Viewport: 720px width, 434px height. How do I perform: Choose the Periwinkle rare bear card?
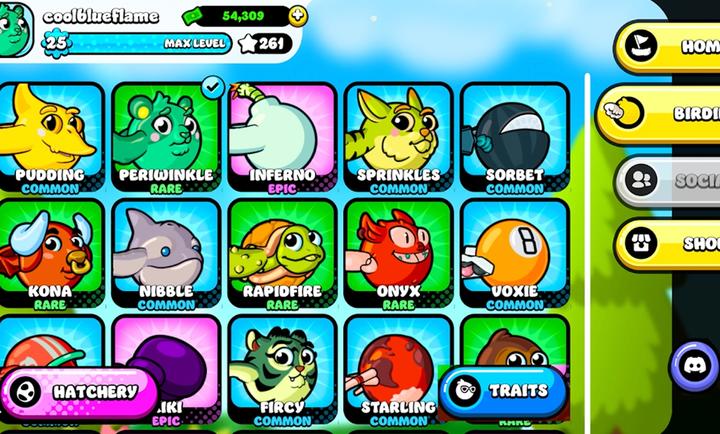[167, 138]
